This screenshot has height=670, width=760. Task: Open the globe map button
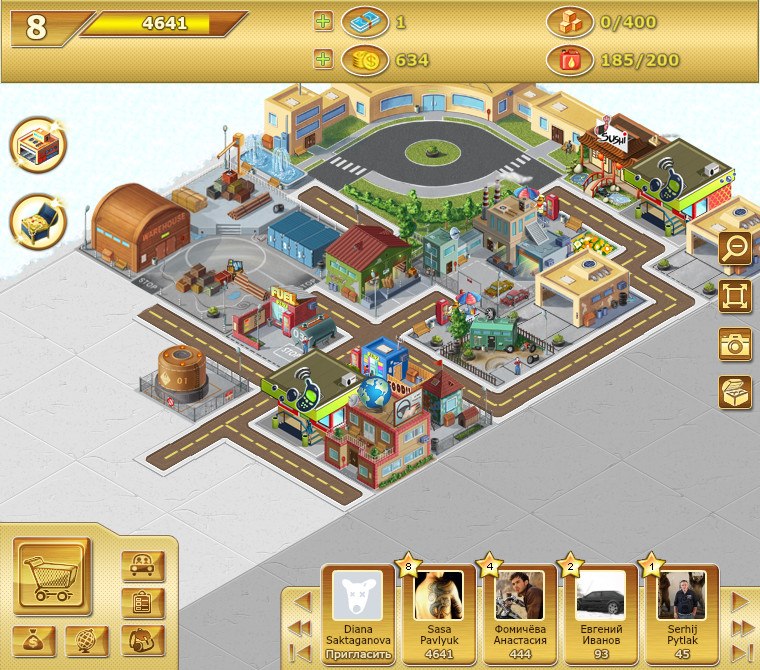point(87,640)
